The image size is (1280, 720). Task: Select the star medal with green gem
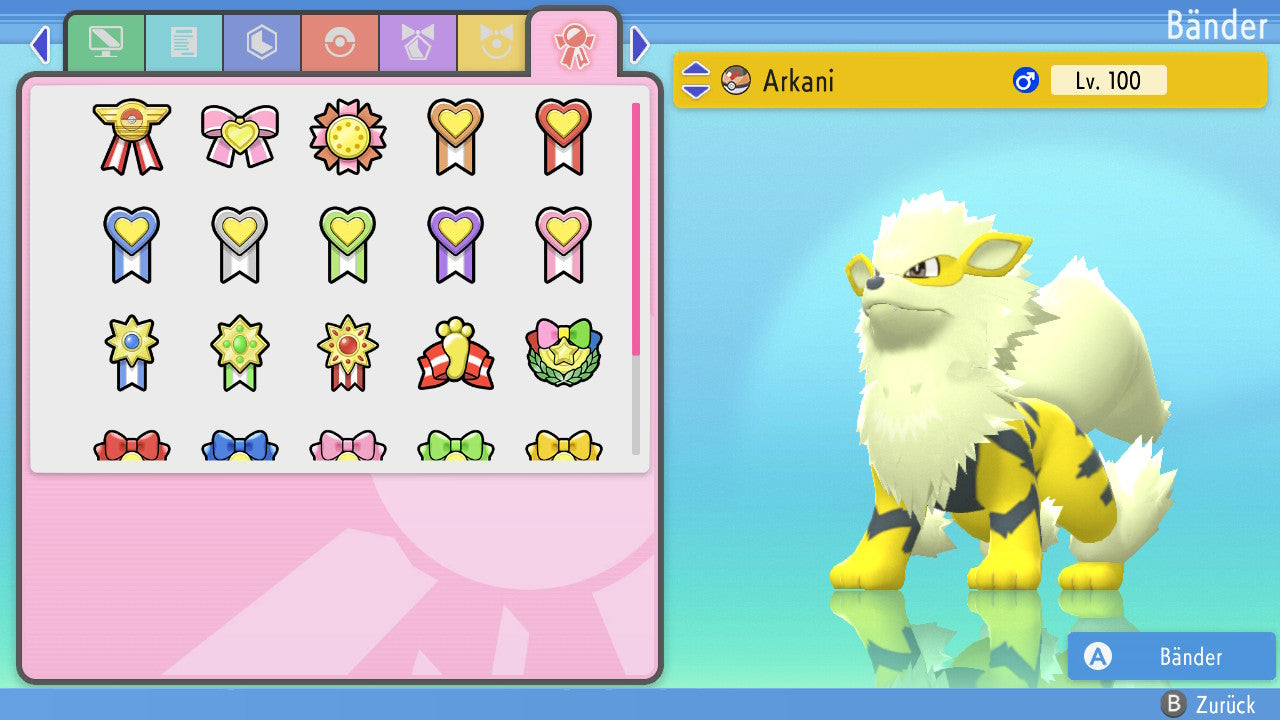(240, 354)
